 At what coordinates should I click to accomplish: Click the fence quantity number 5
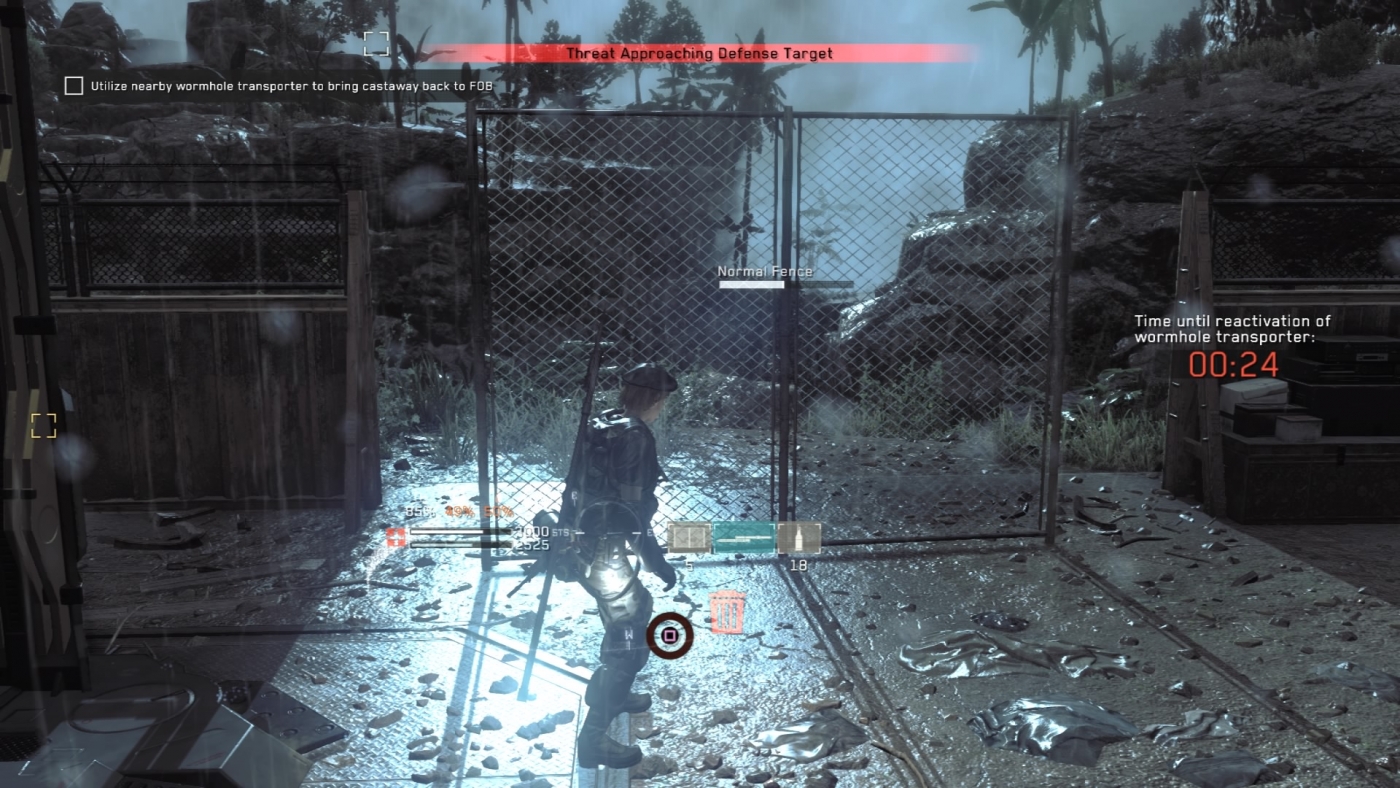tap(689, 565)
